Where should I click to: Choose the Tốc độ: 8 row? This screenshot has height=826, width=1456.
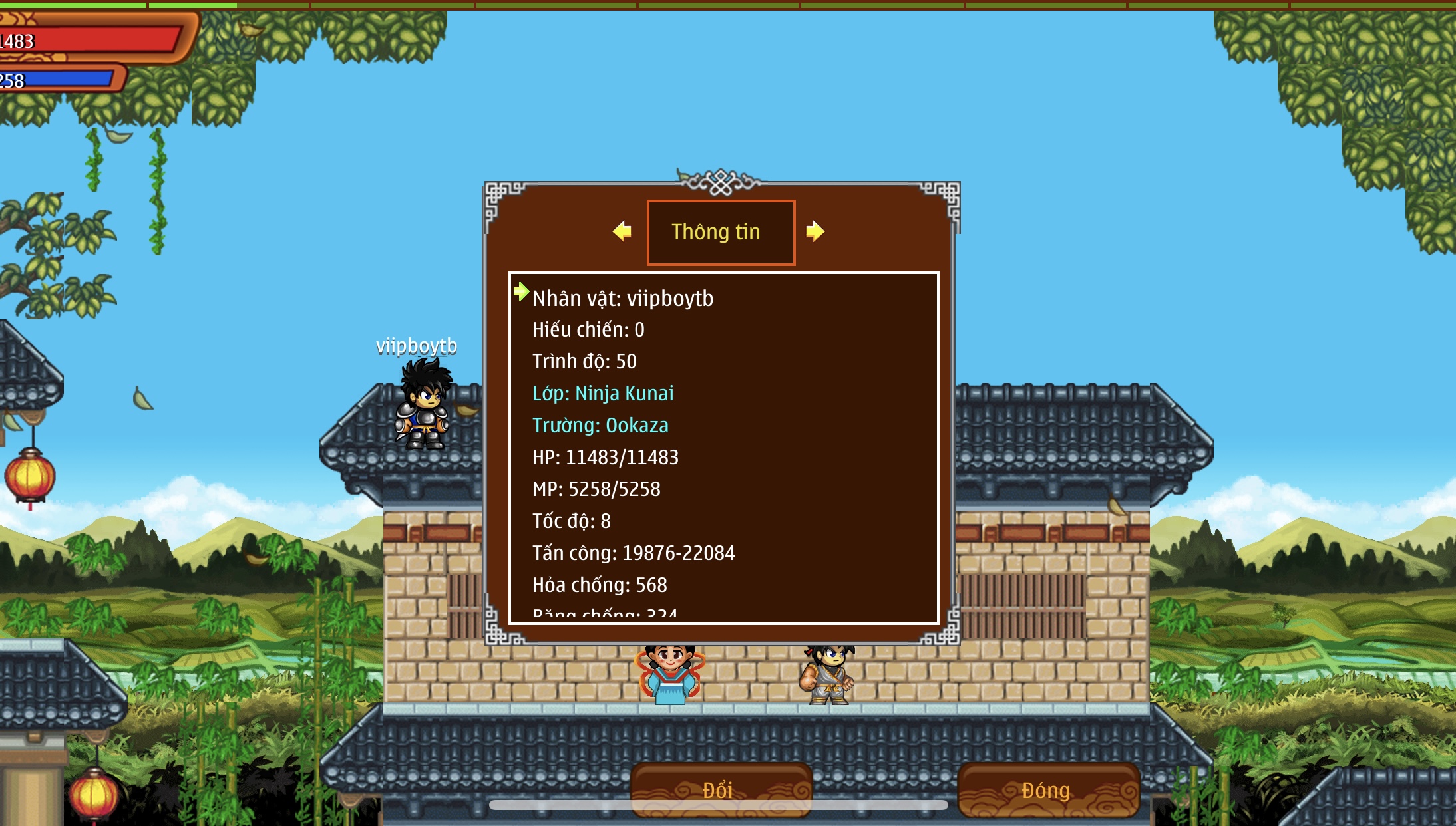(x=572, y=521)
